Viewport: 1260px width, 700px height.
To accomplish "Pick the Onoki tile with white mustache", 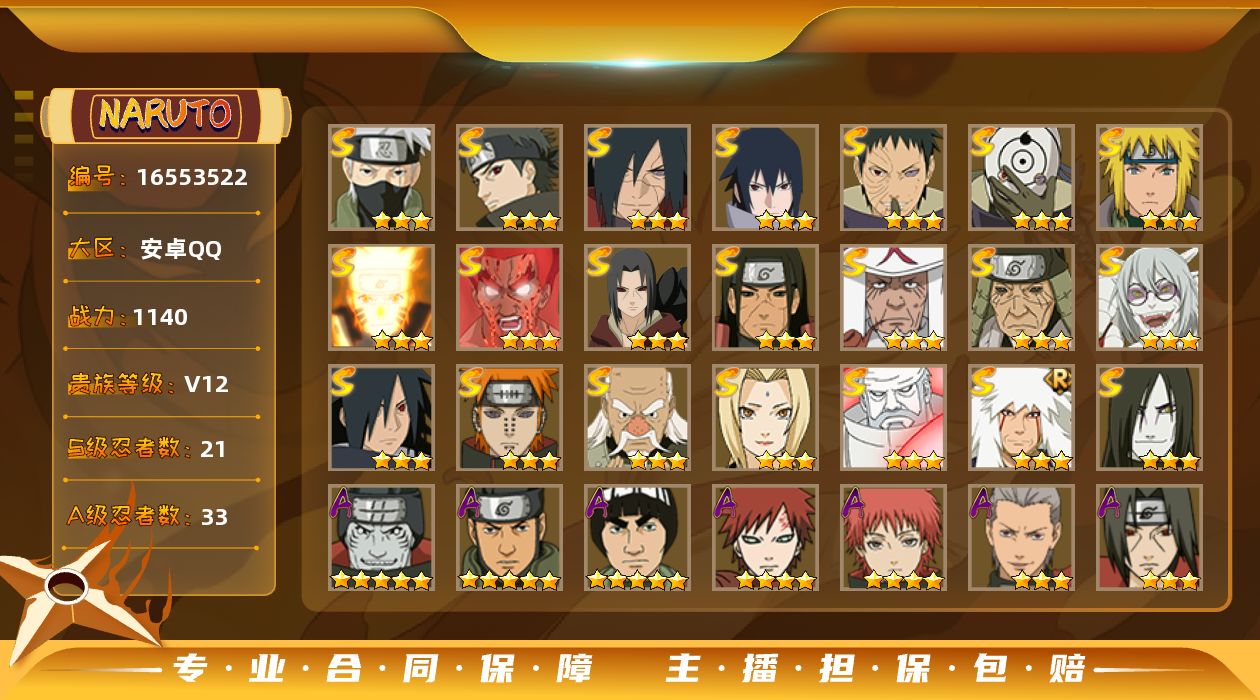I will (x=637, y=417).
